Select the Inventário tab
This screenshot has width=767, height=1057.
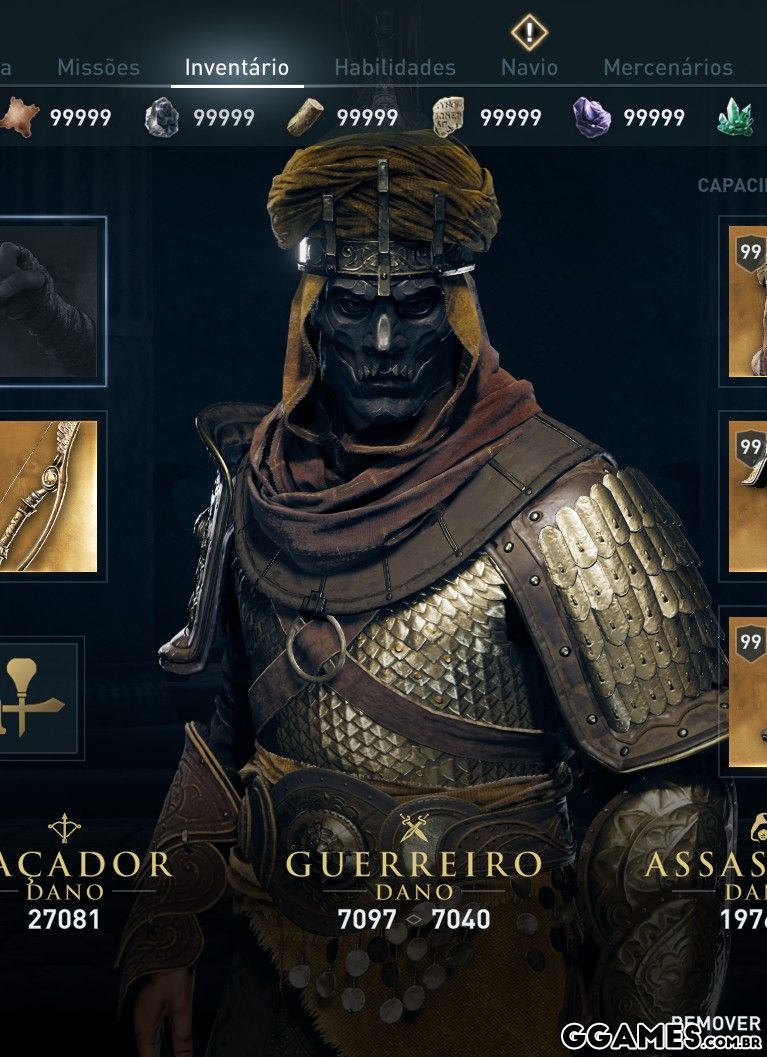coord(237,68)
